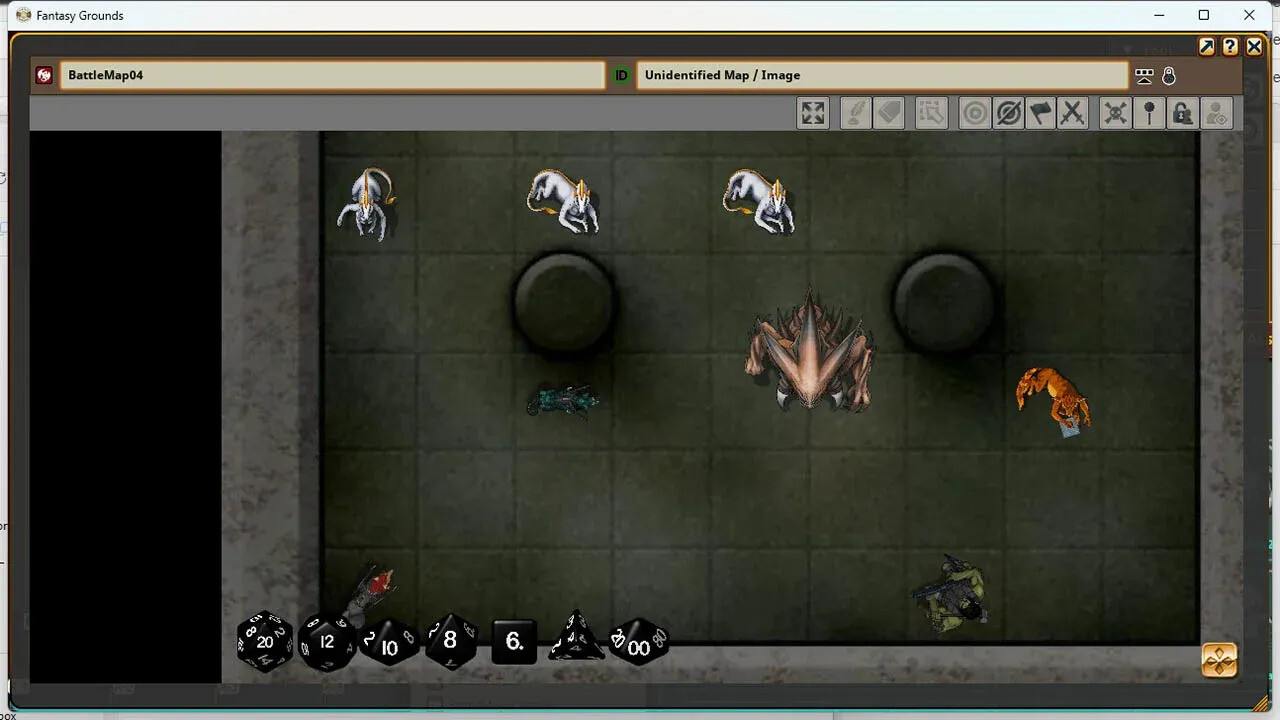Pop out the map with the orange arrow
This screenshot has height=720, width=1280.
pos(1207,46)
